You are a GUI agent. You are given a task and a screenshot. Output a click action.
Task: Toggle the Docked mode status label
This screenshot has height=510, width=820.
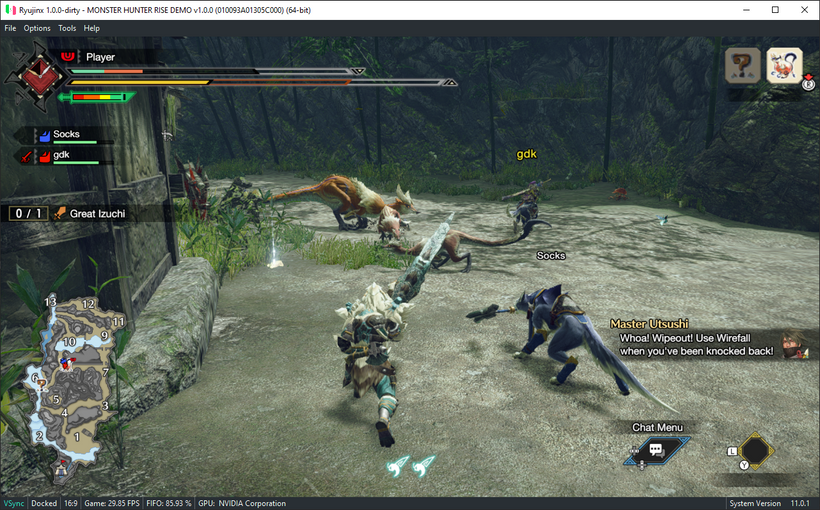point(44,503)
